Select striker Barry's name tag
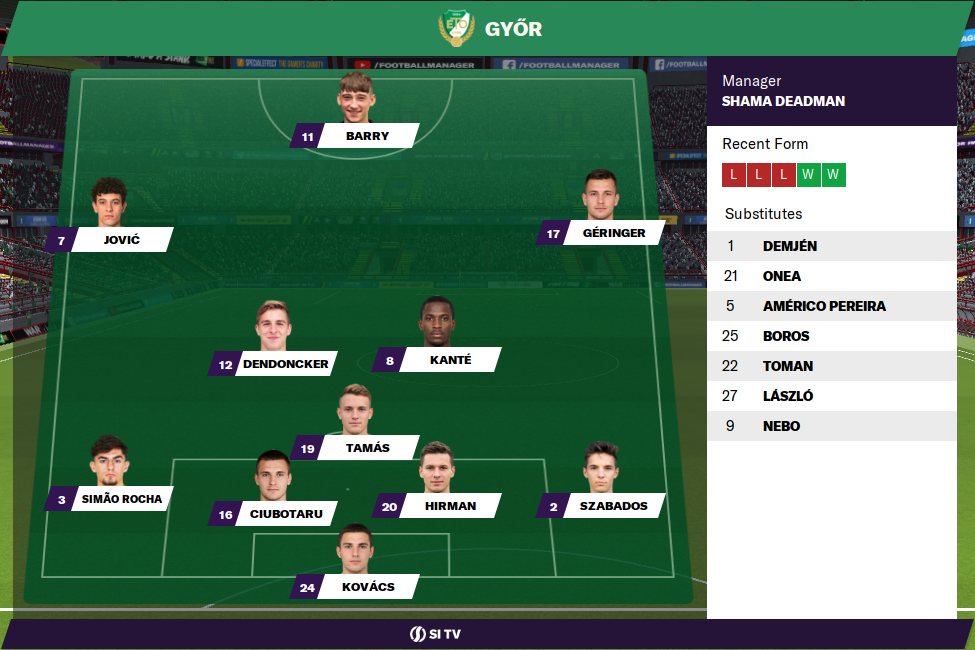Image resolution: width=975 pixels, height=650 pixels. [367, 136]
